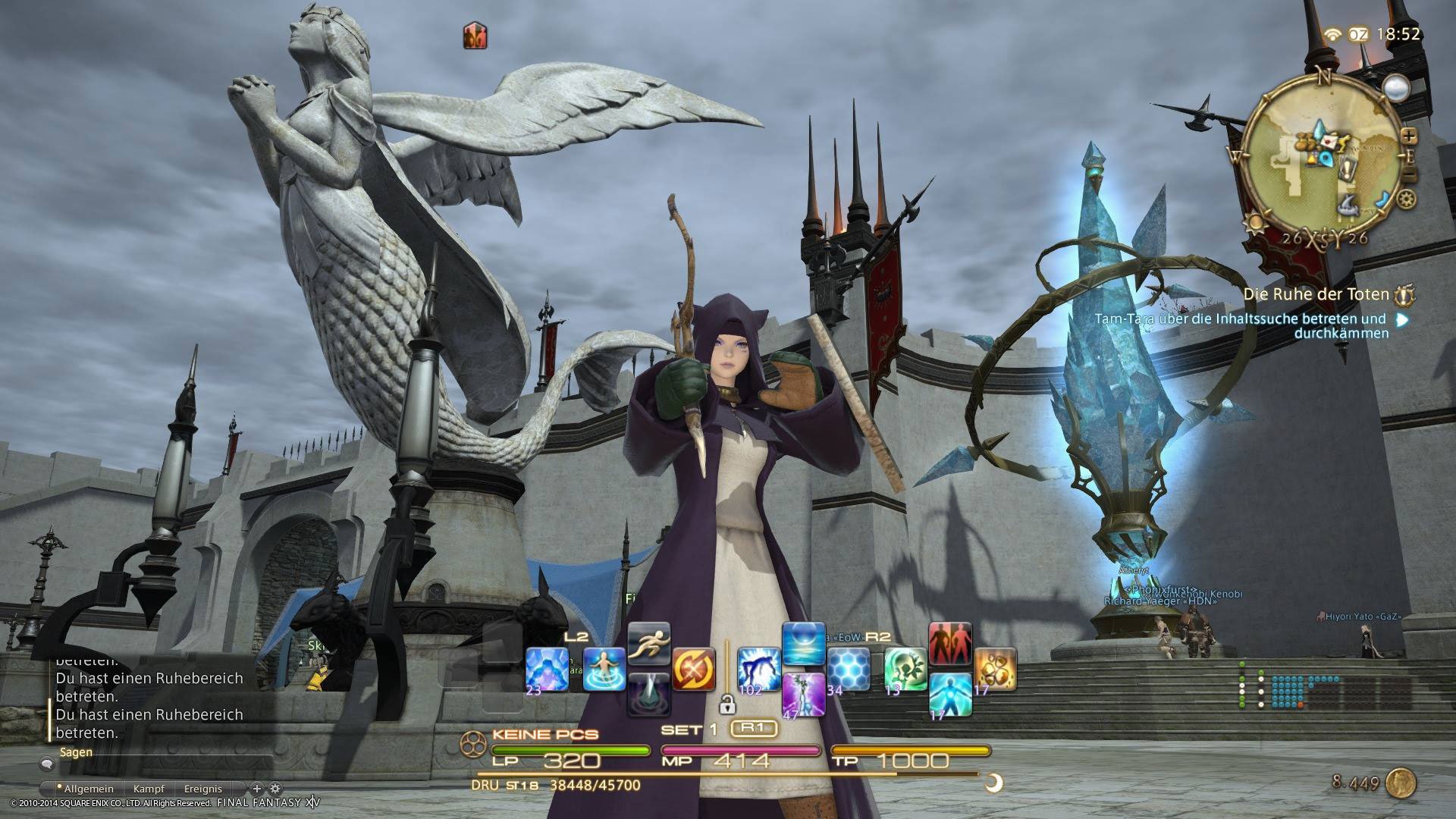This screenshot has height=819, width=1456.
Task: Click the weather sun icon beside the minimap
Action: coord(1255,223)
